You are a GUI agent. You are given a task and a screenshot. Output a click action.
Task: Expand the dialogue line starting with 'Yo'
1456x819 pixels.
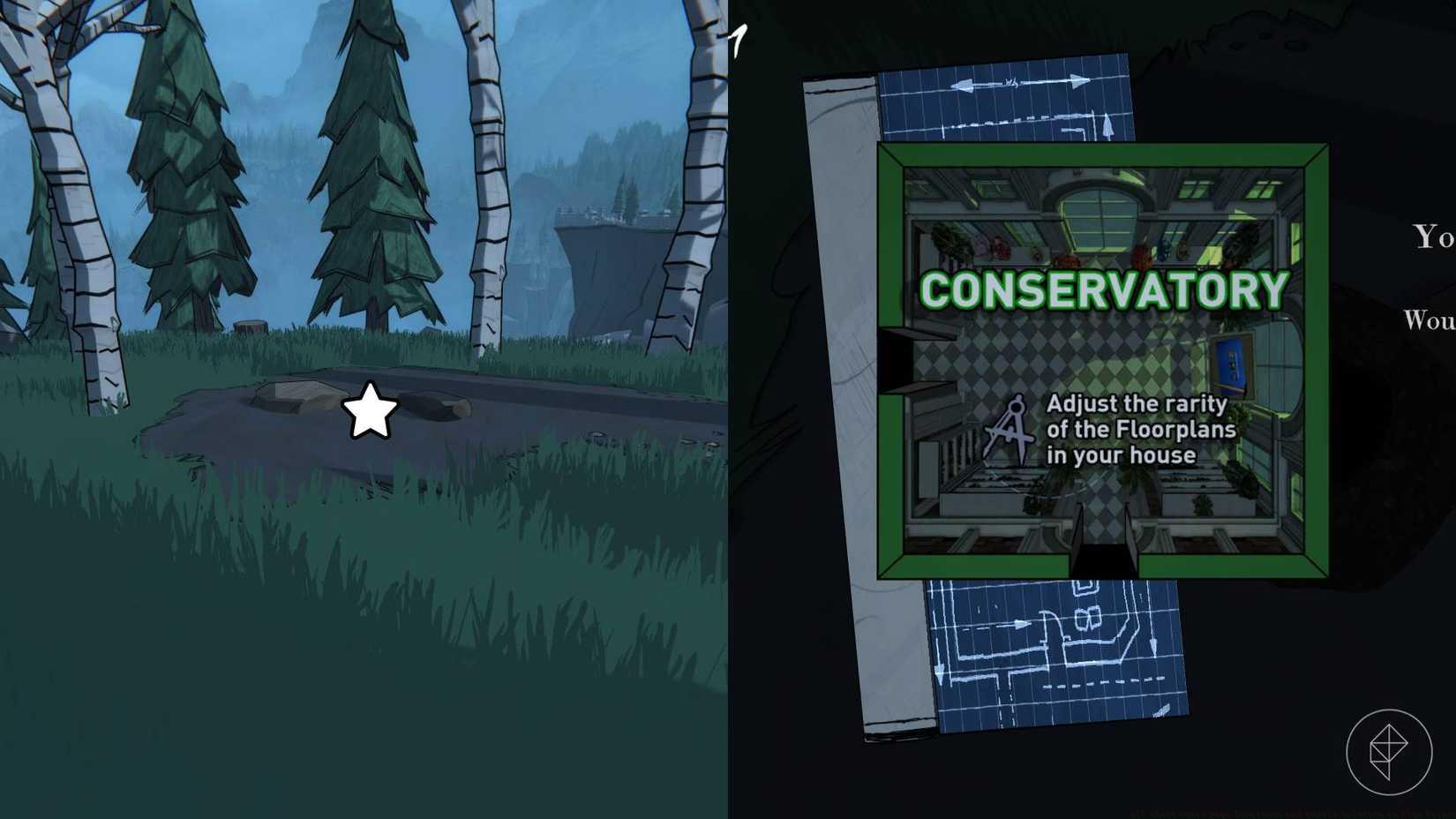pyautogui.click(x=1431, y=237)
